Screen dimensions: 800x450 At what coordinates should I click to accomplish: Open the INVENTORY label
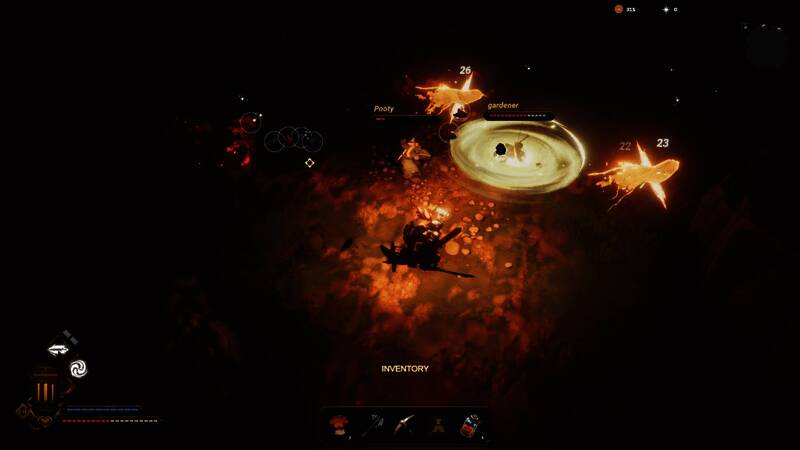[x=405, y=369]
